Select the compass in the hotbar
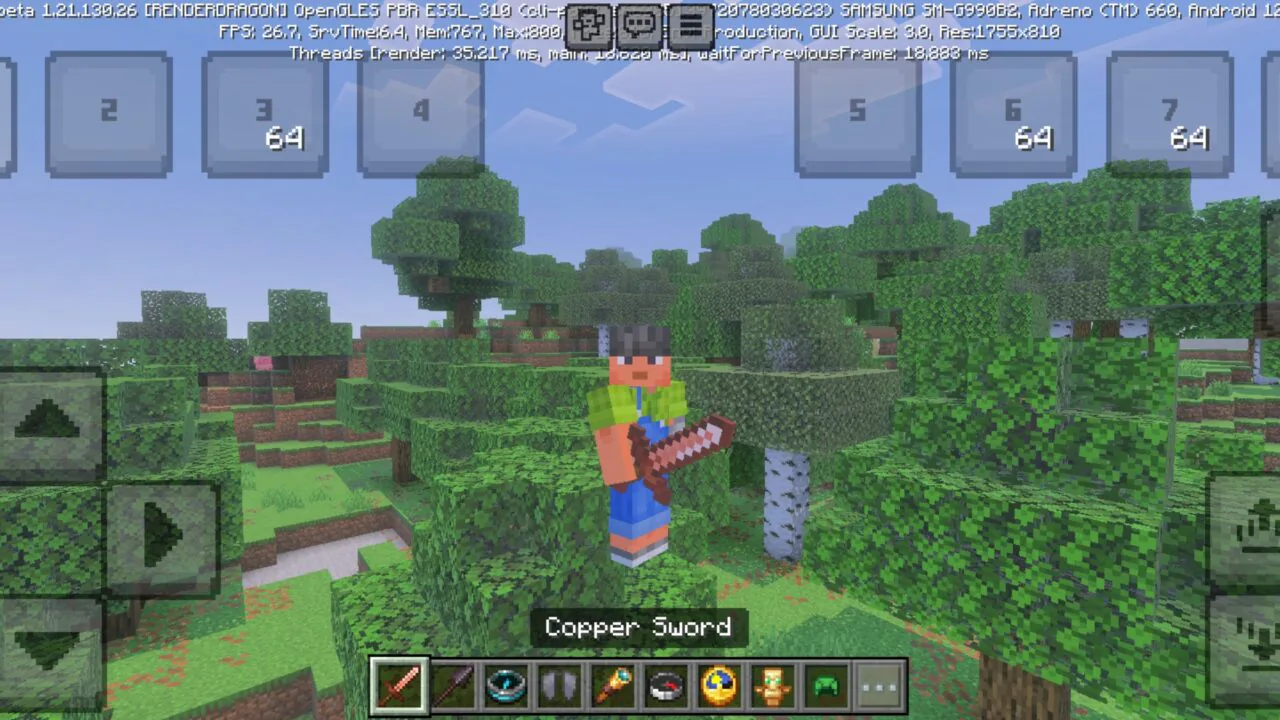 [666, 684]
